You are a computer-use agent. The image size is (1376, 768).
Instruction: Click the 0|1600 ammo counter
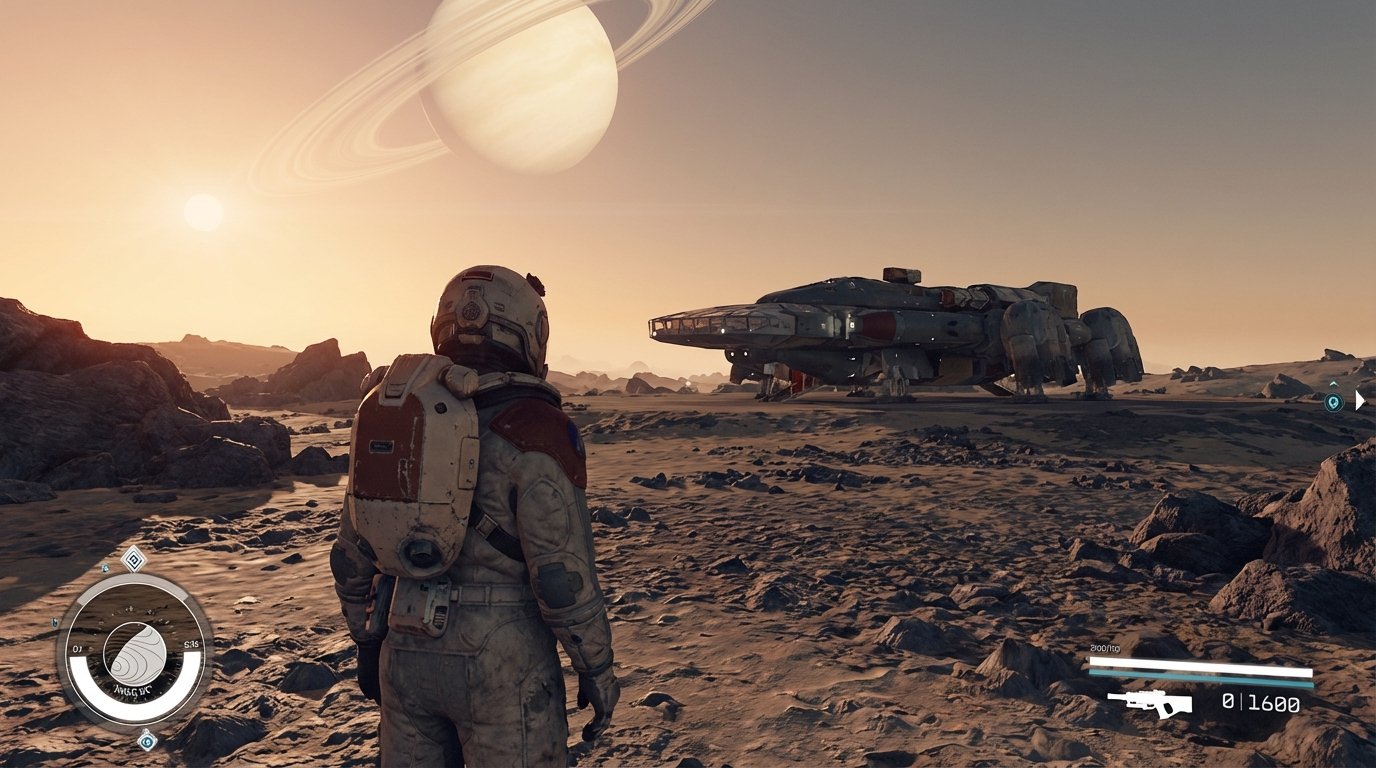(1262, 703)
